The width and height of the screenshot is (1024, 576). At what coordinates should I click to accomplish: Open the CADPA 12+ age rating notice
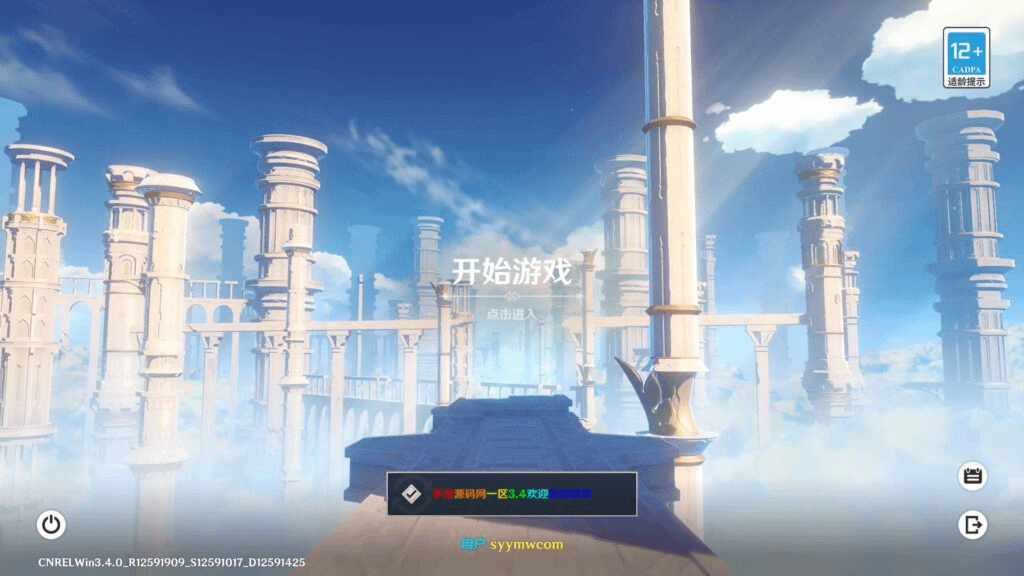click(966, 57)
